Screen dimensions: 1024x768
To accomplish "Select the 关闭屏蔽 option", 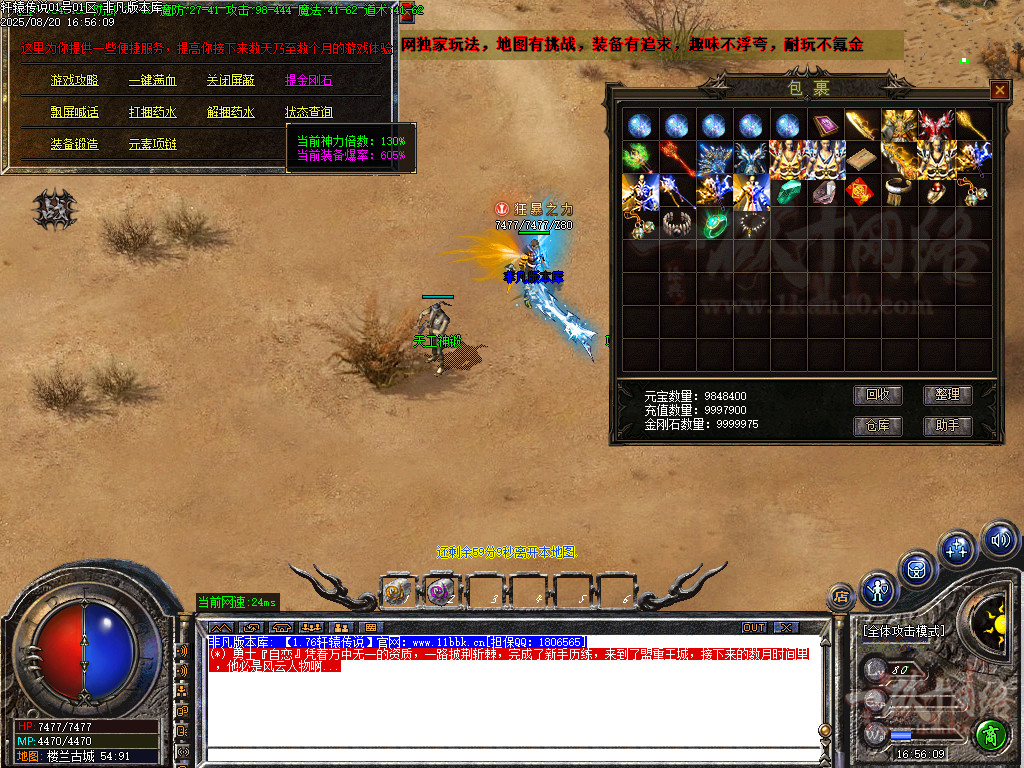I will tap(230, 81).
